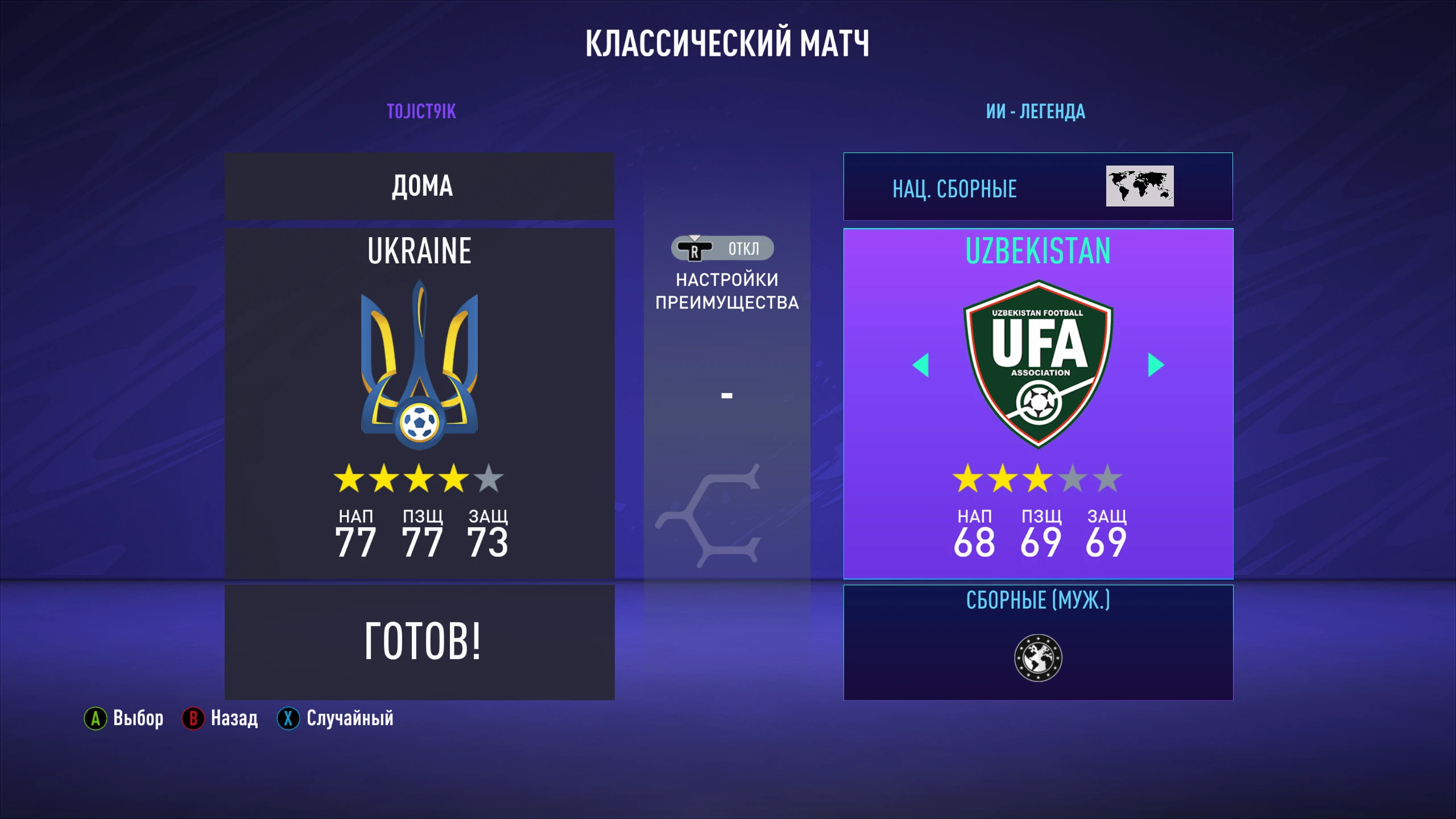Select the СБОРНЫЕ (МУЖ.) category panel

pos(1037,600)
